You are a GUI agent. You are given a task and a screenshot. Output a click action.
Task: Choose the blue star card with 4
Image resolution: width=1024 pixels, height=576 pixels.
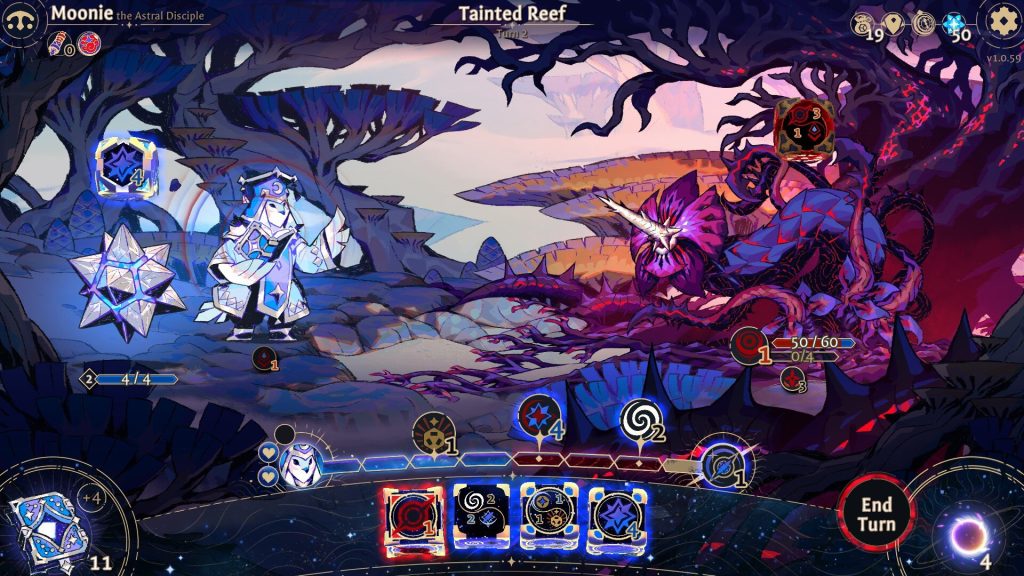615,518
